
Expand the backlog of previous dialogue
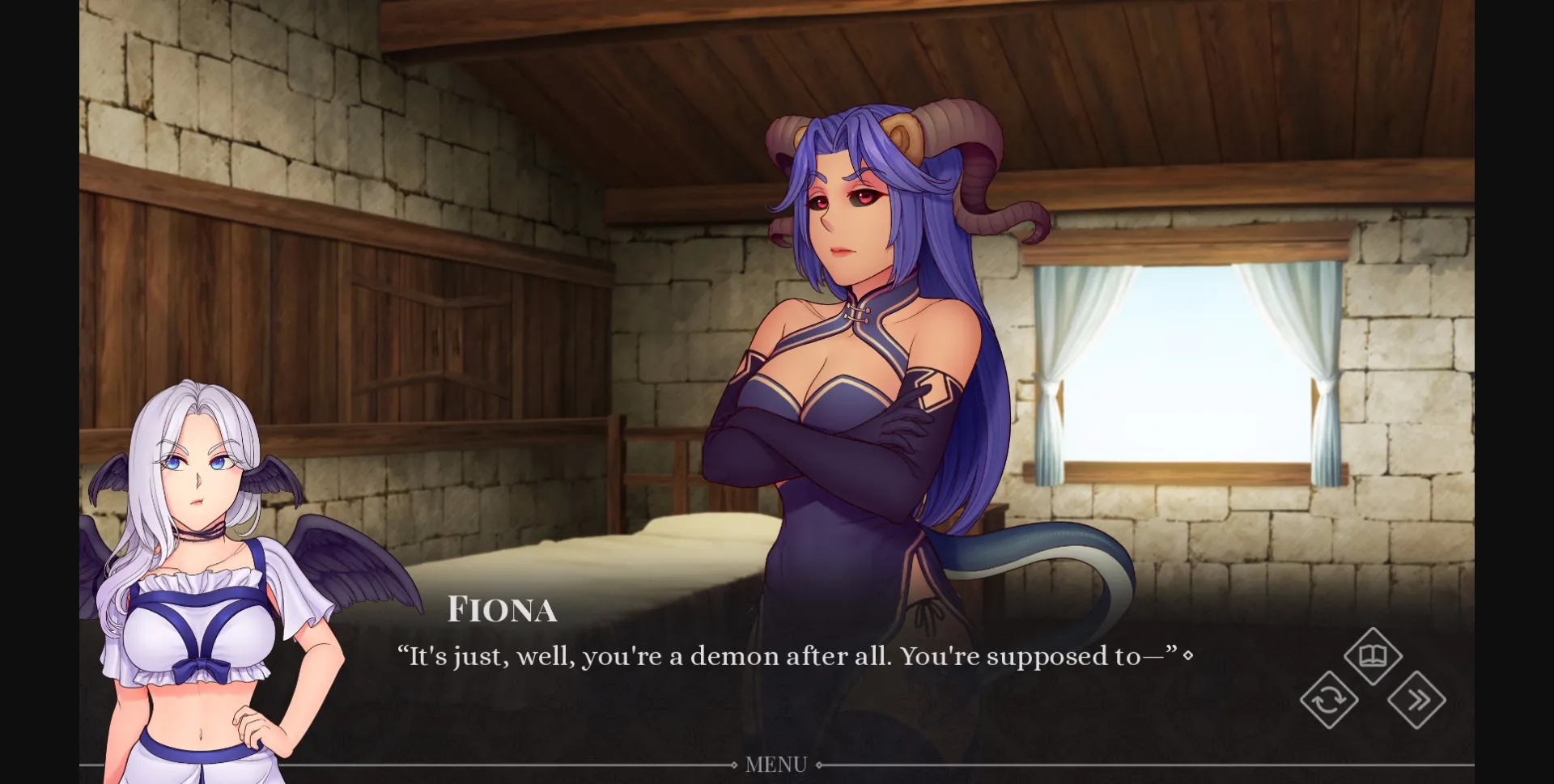(x=1374, y=657)
